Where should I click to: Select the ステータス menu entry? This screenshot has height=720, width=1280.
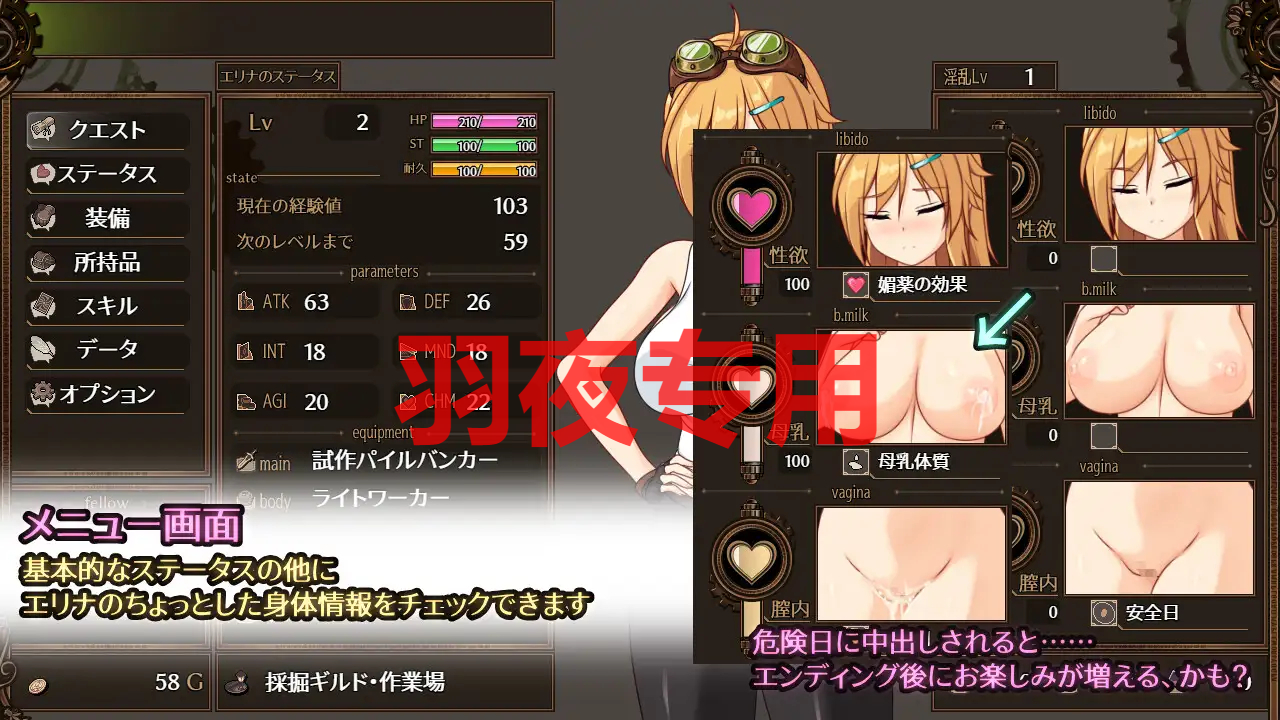coord(107,174)
